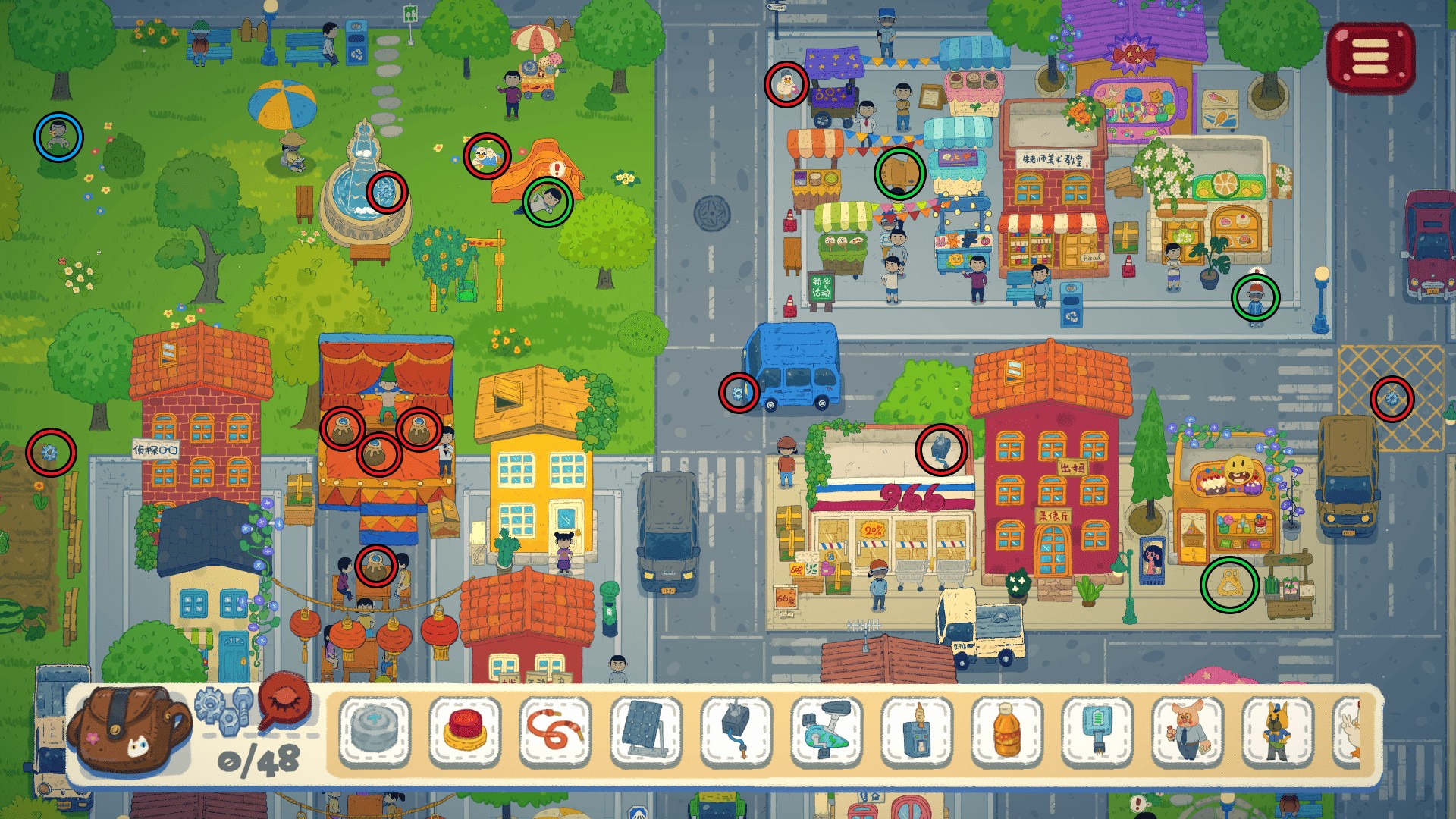Select the grey stone disc item

tap(375, 730)
